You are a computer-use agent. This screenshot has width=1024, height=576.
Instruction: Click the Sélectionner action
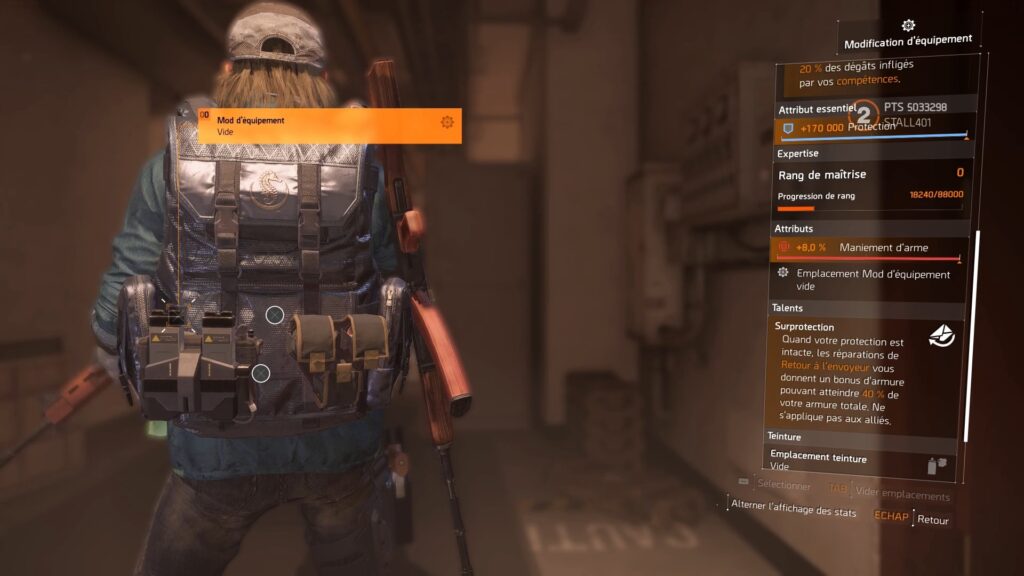click(783, 485)
